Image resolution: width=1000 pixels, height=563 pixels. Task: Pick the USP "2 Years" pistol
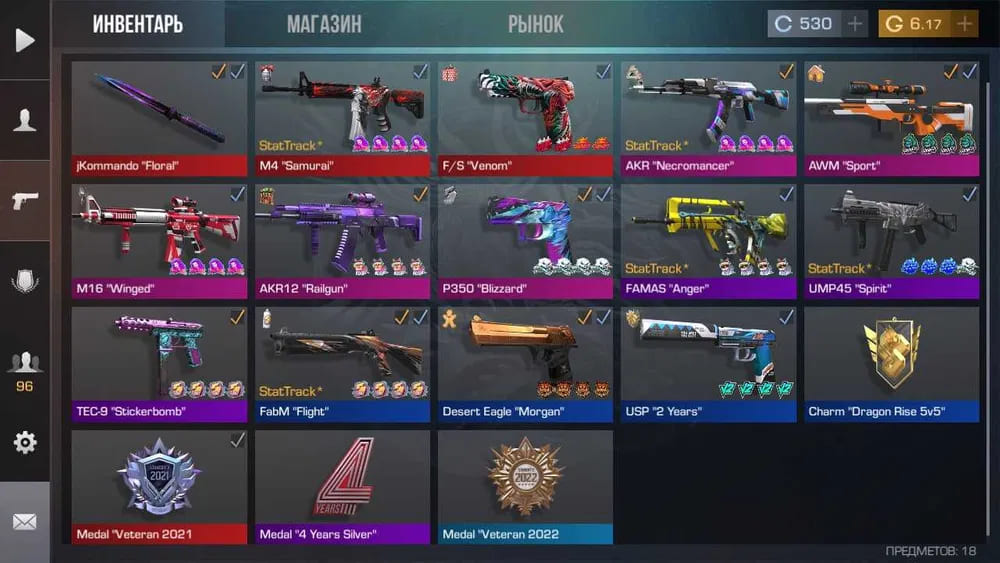click(708, 364)
